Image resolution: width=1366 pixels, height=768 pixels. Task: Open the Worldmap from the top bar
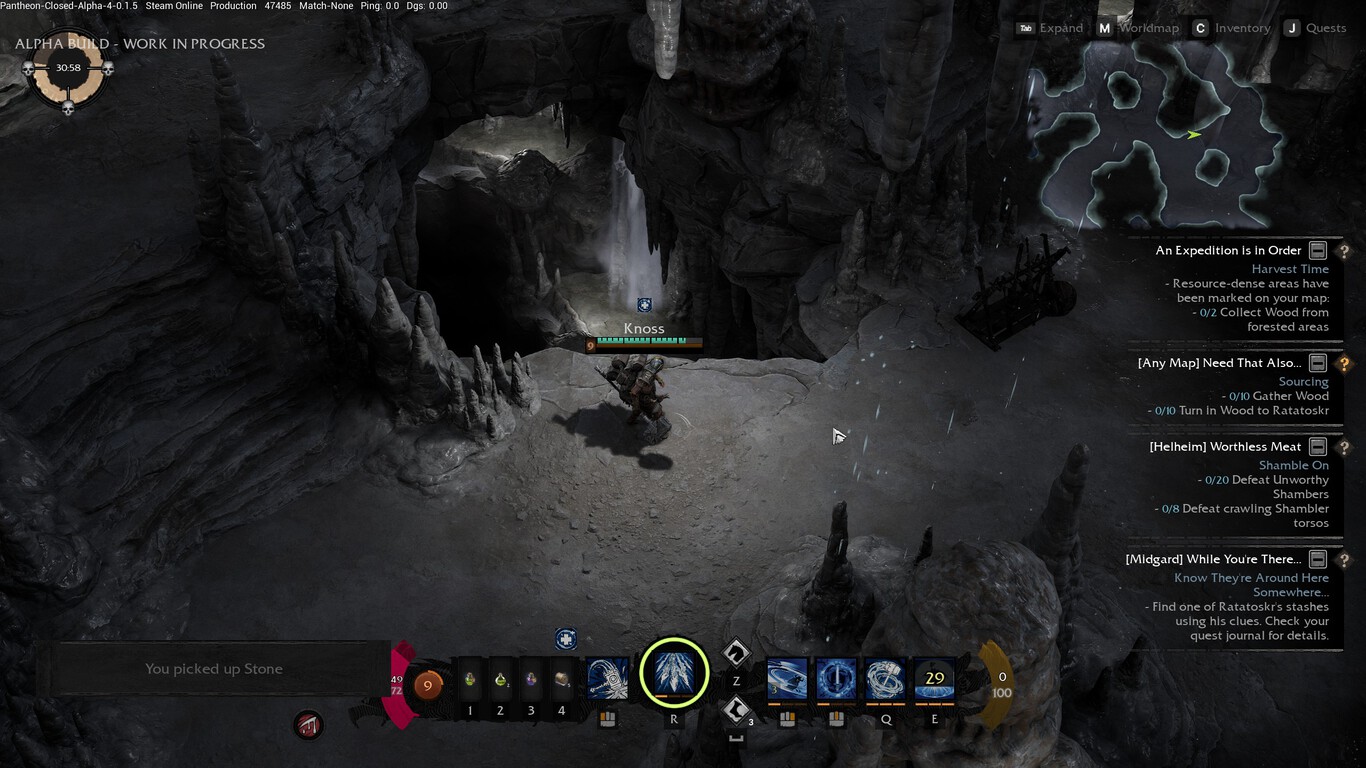point(1138,28)
